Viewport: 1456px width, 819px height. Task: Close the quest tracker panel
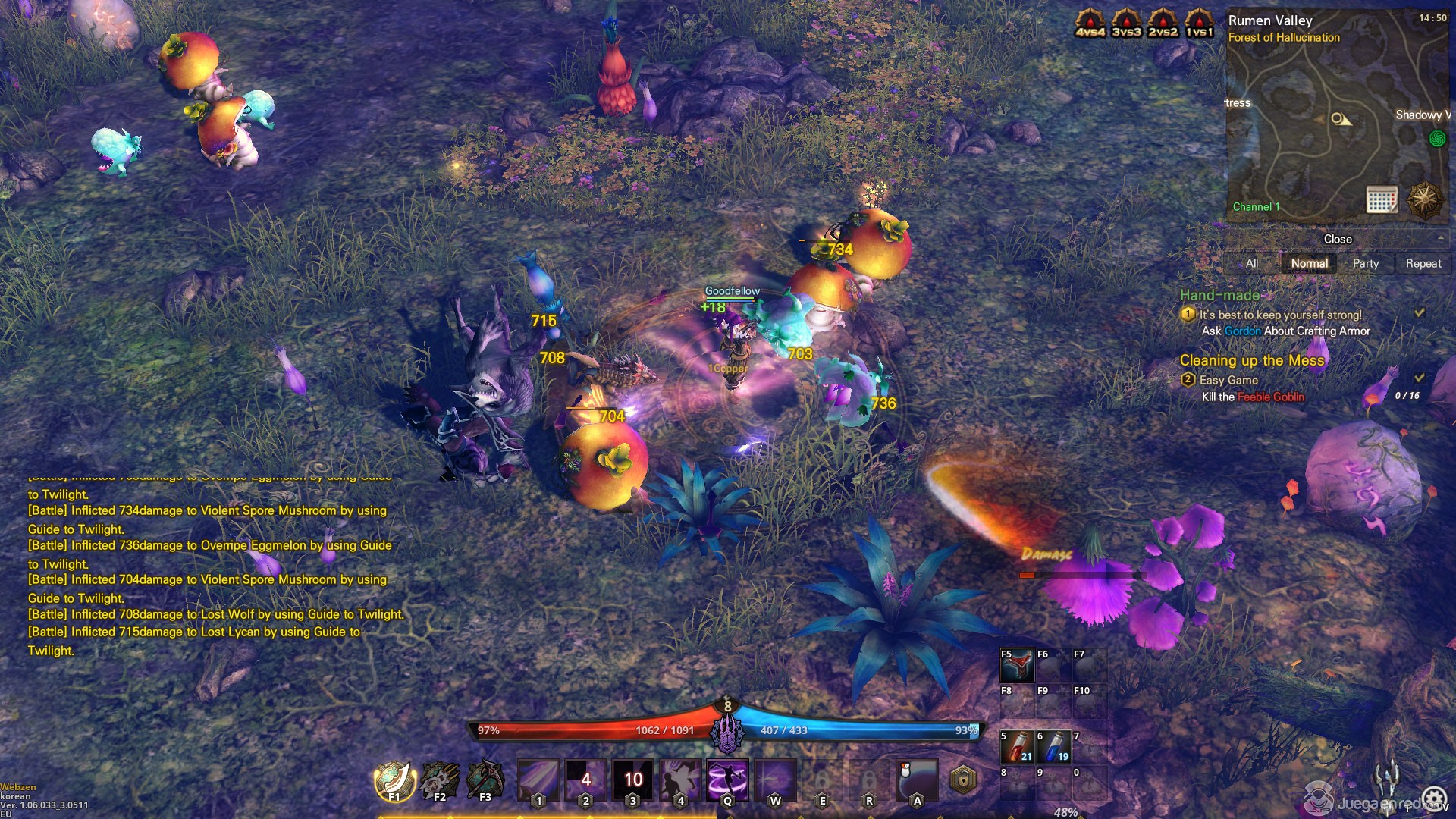[x=1338, y=239]
